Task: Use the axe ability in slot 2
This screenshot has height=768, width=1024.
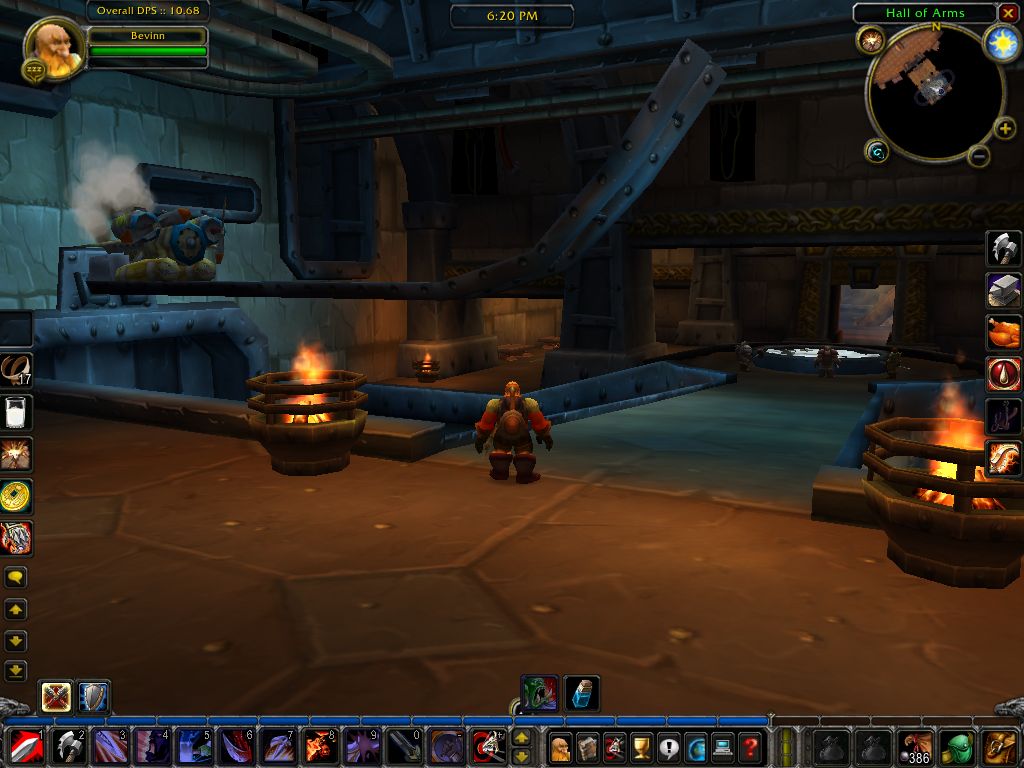Action: [66, 746]
